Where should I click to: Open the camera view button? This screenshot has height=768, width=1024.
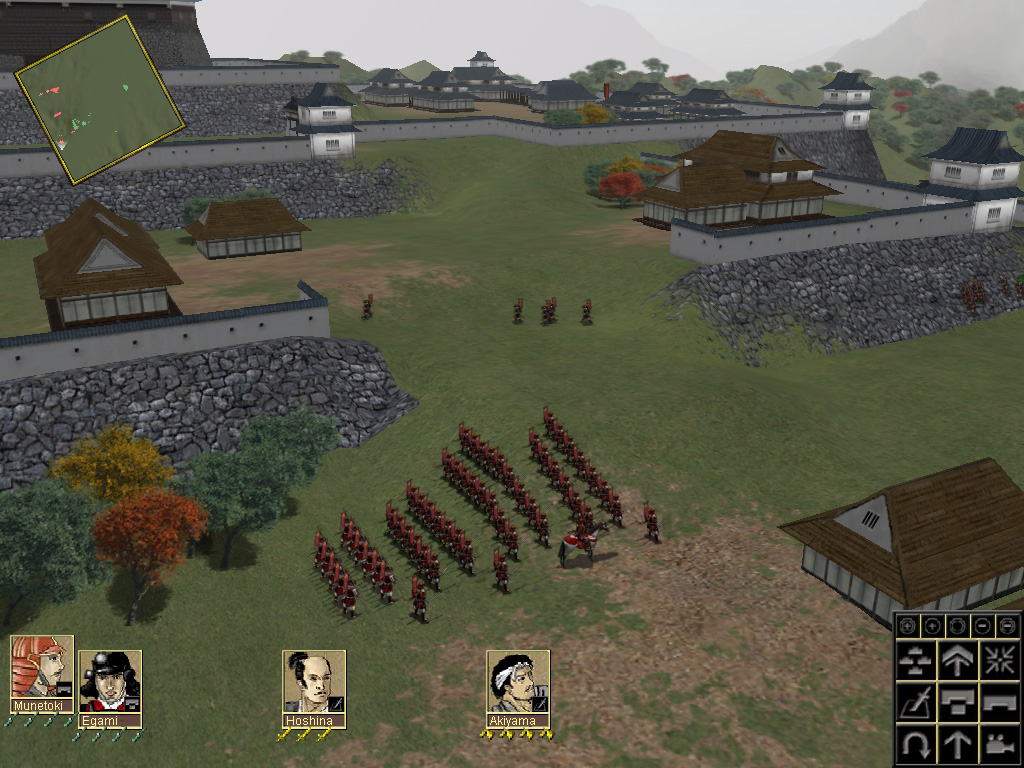pos(999,743)
